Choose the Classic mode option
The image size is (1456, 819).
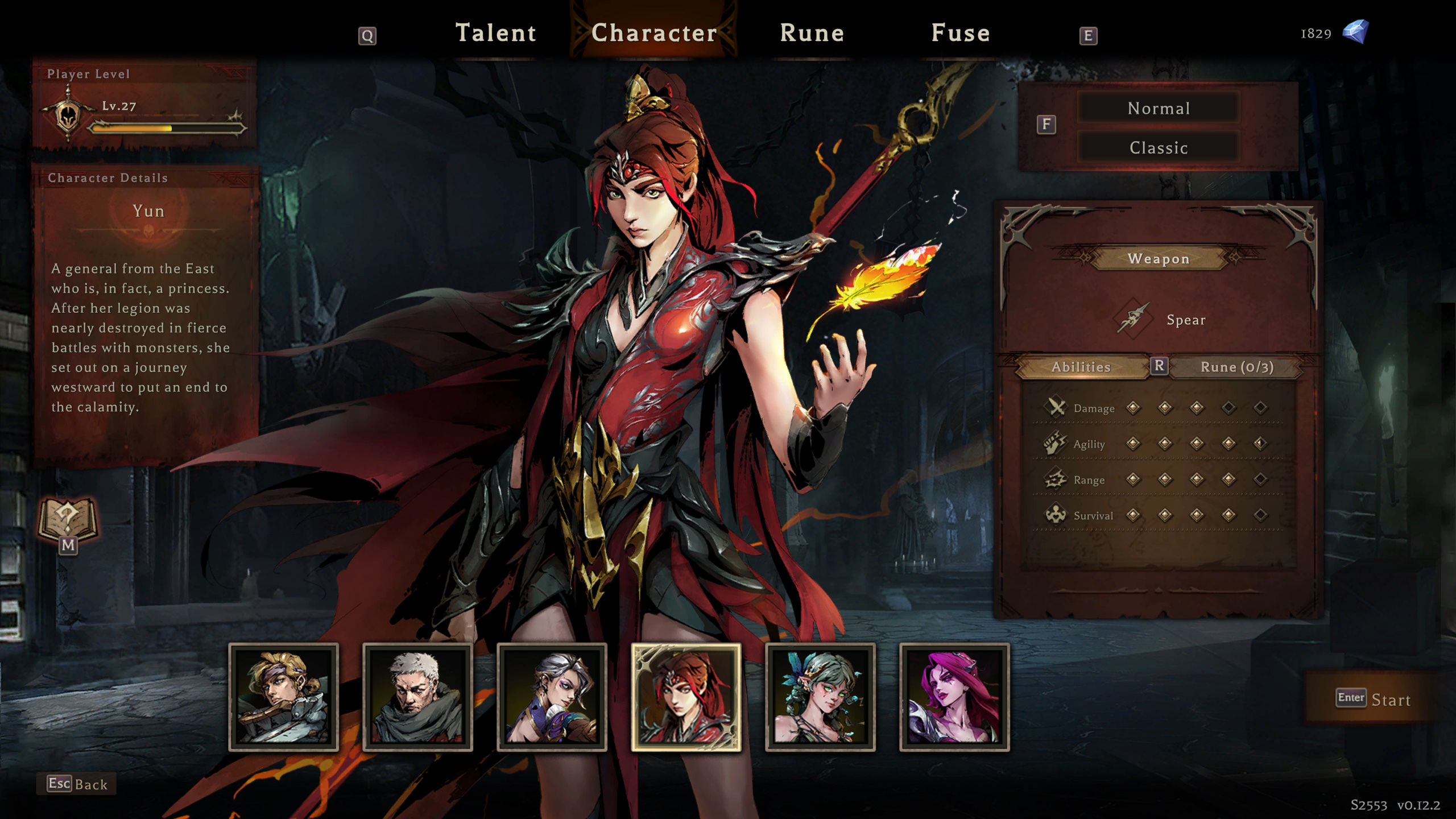click(x=1158, y=148)
